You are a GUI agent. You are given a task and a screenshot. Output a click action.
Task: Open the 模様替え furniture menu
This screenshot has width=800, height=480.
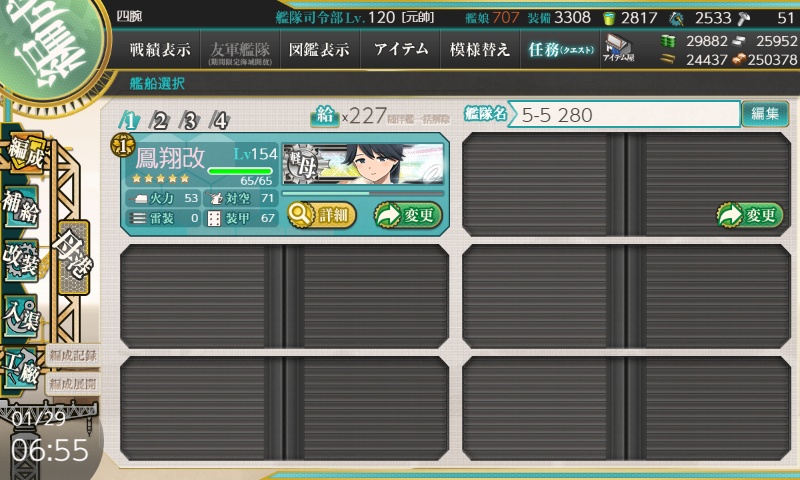click(x=480, y=49)
